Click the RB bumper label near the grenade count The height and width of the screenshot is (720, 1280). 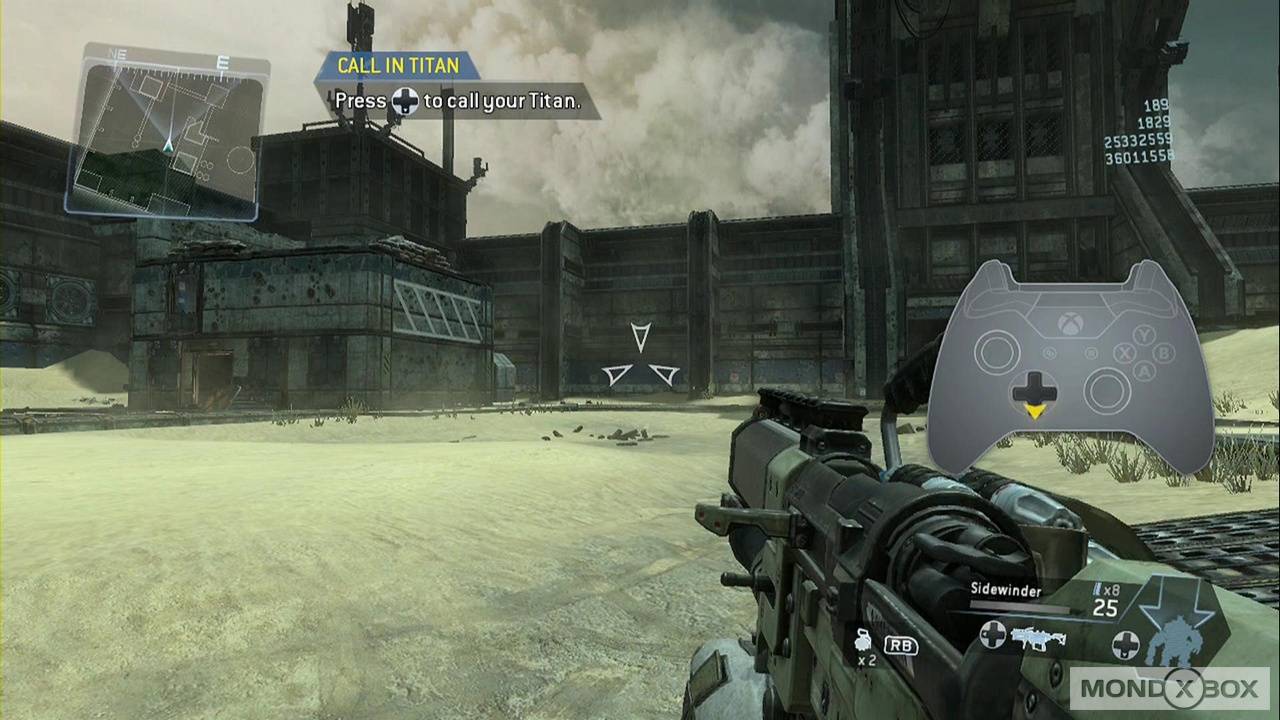[x=900, y=645]
